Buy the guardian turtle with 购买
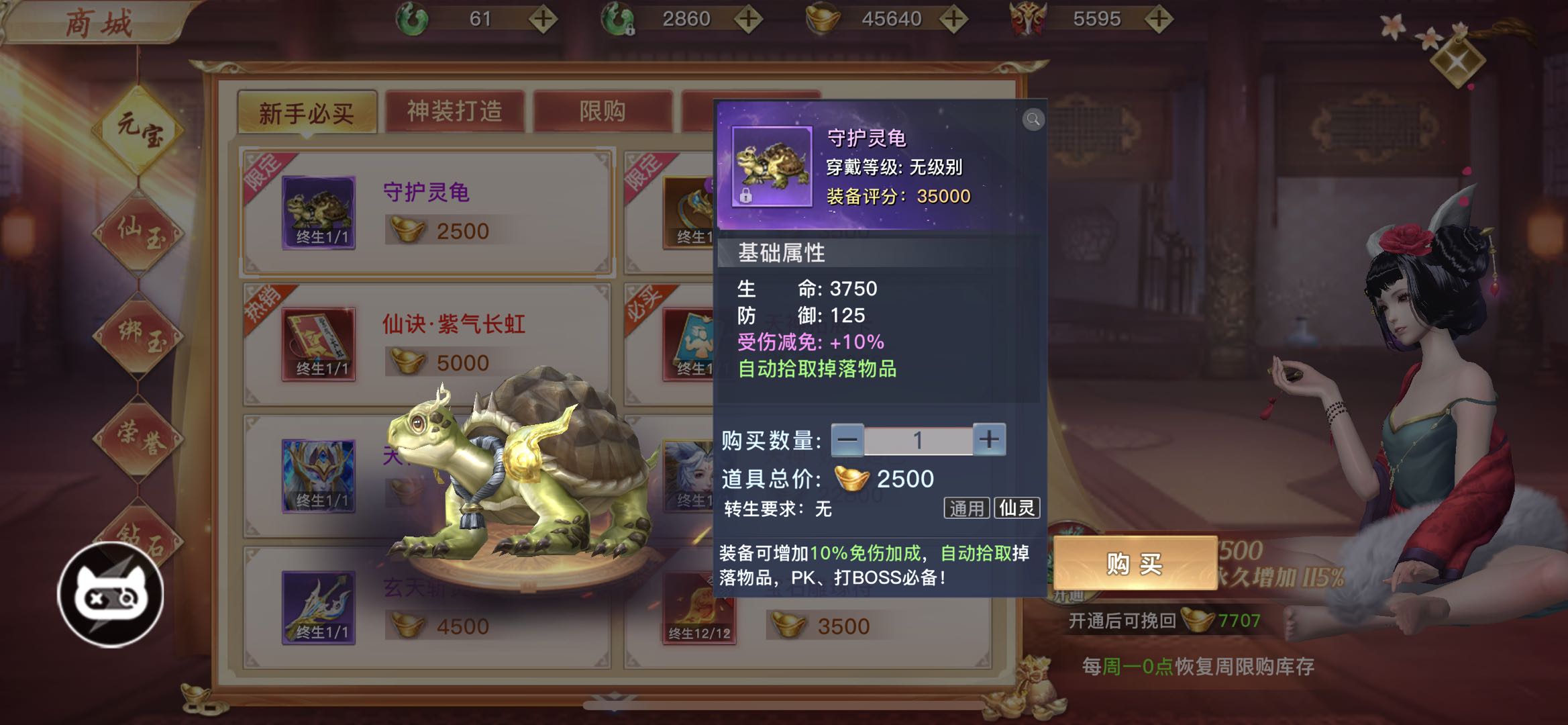 point(1135,564)
